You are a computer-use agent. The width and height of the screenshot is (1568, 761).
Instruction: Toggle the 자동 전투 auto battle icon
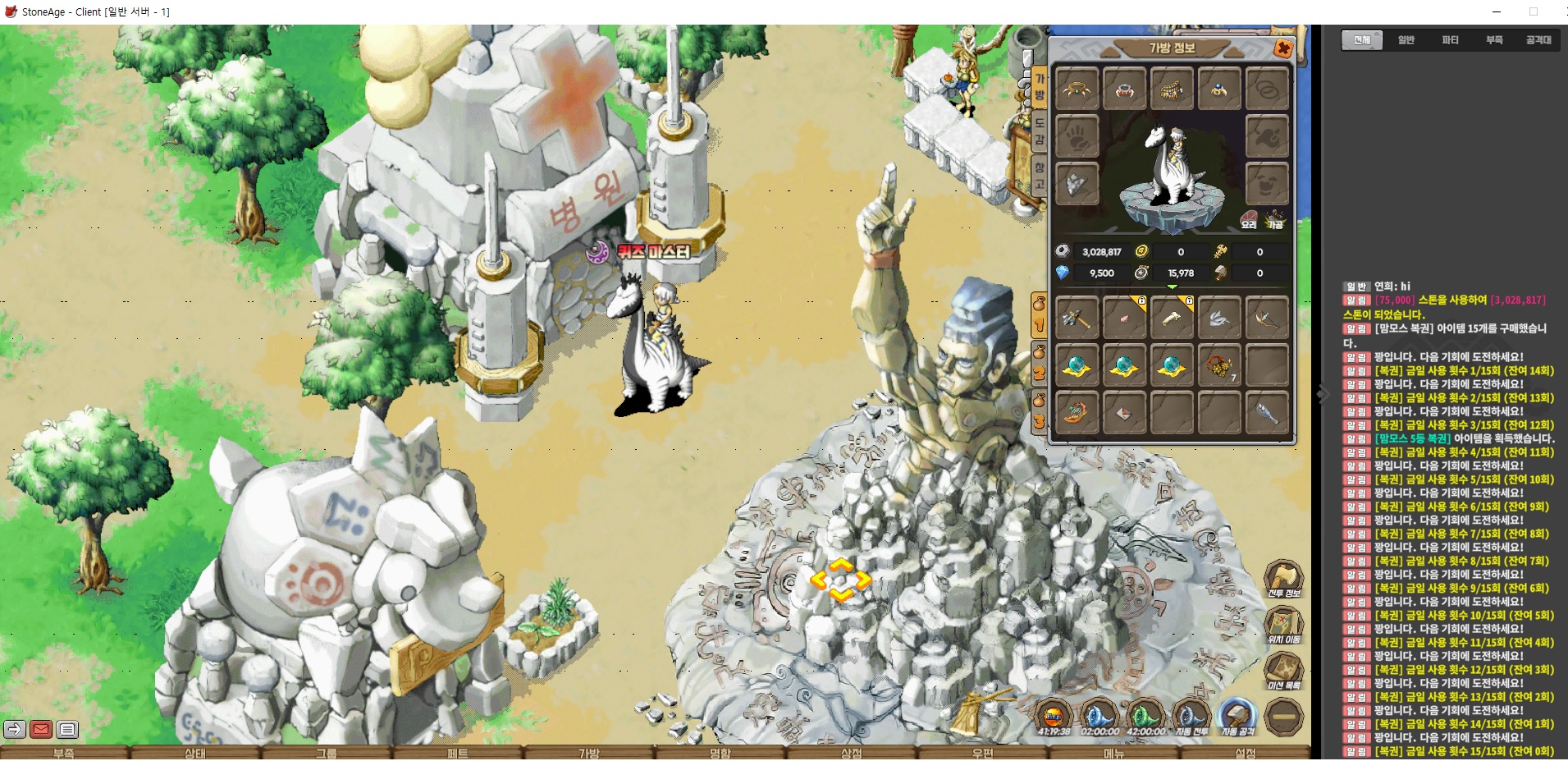(x=1191, y=717)
